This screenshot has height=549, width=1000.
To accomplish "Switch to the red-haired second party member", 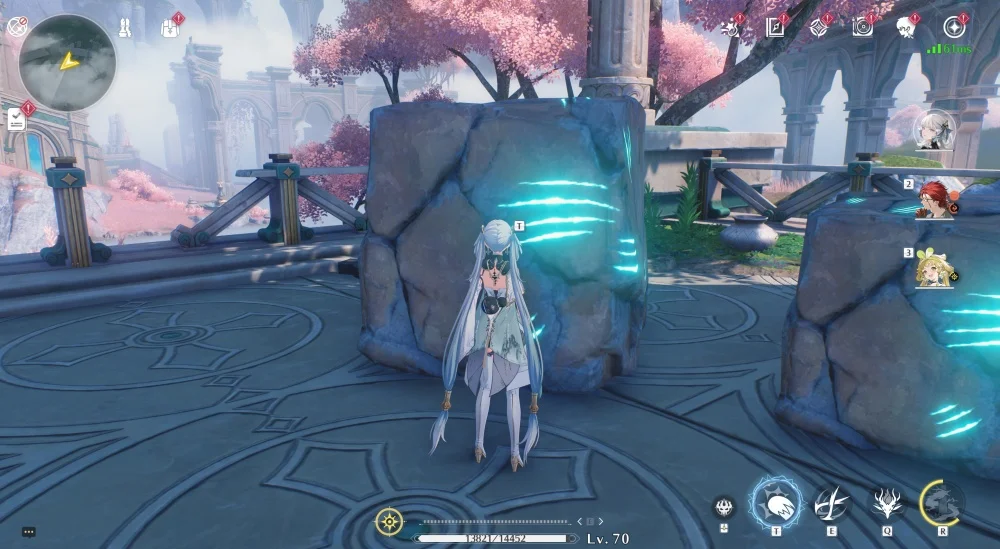I will pyautogui.click(x=935, y=197).
